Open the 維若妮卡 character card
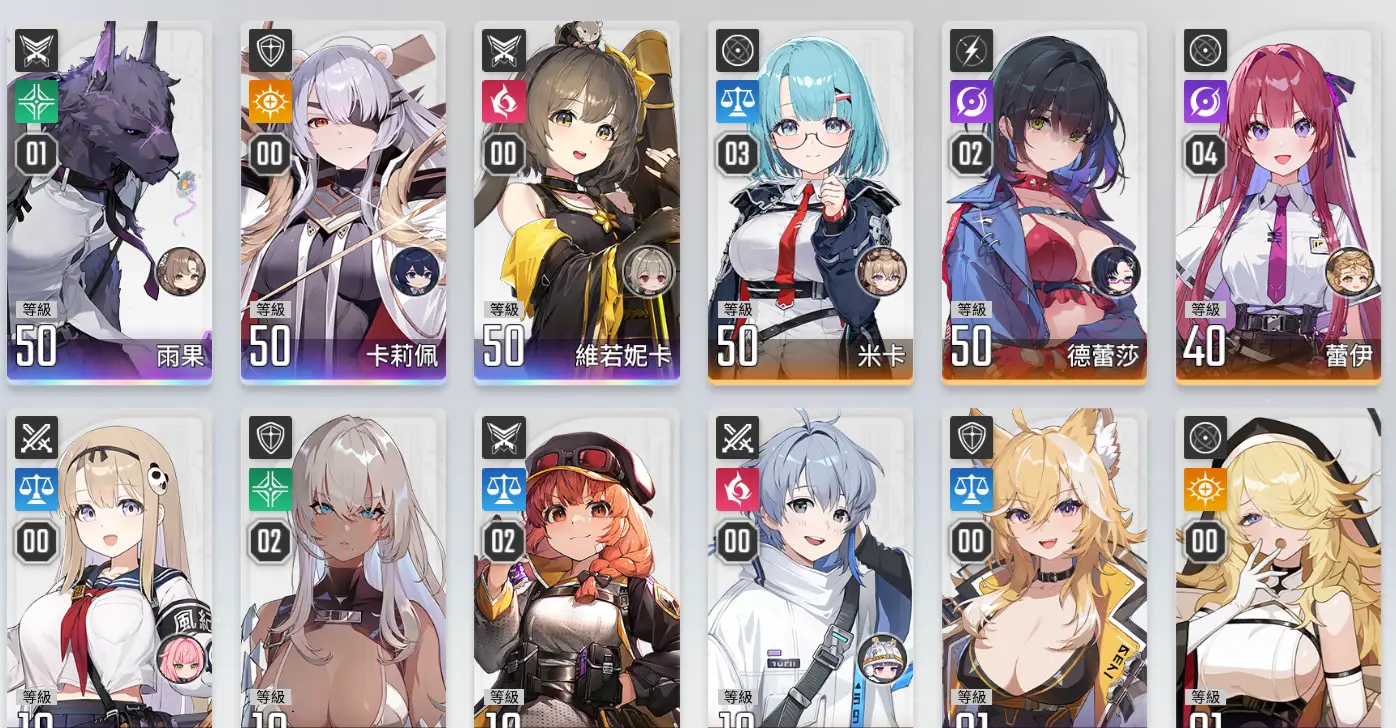Viewport: 1396px width, 728px height. 577,202
